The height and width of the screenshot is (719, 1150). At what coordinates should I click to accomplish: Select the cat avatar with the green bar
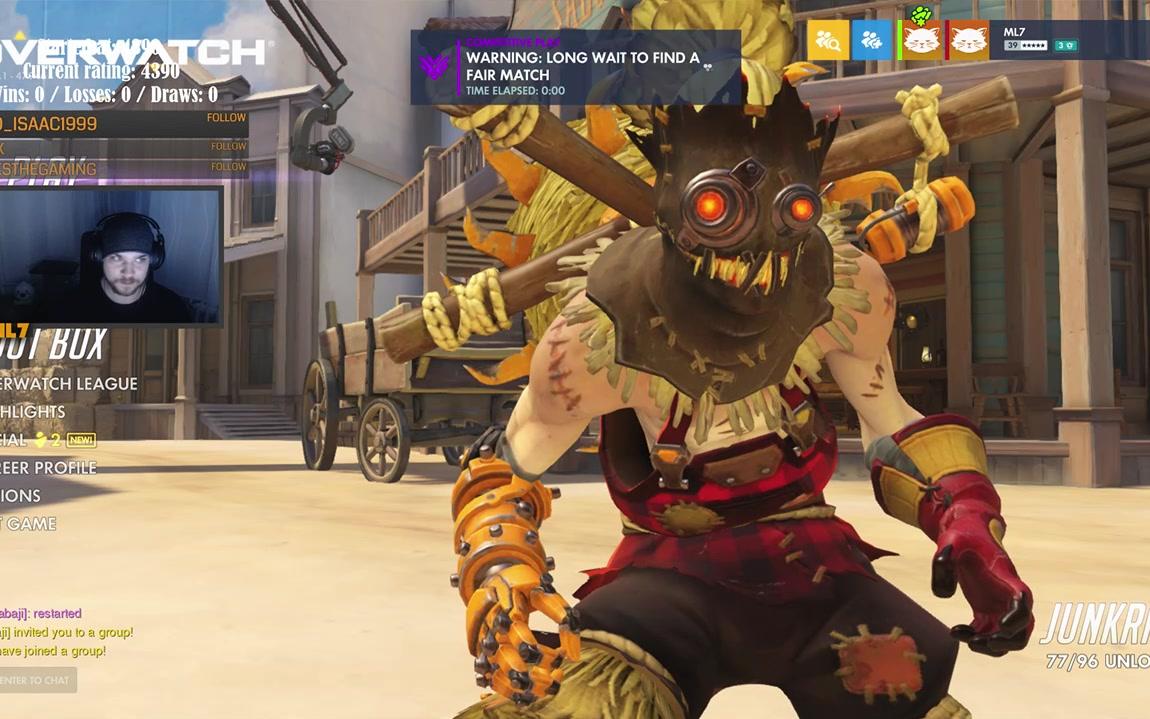click(x=922, y=41)
